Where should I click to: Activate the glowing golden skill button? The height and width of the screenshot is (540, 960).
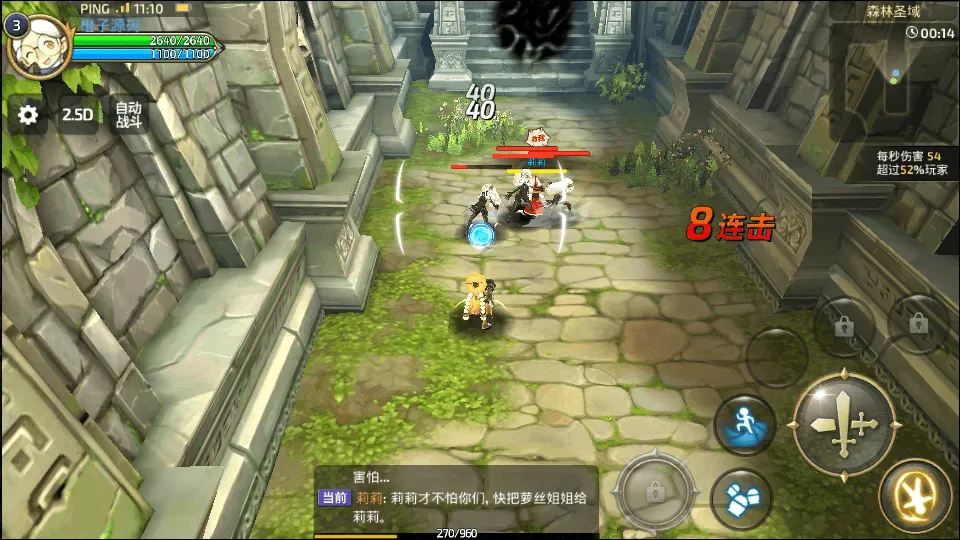[914, 495]
